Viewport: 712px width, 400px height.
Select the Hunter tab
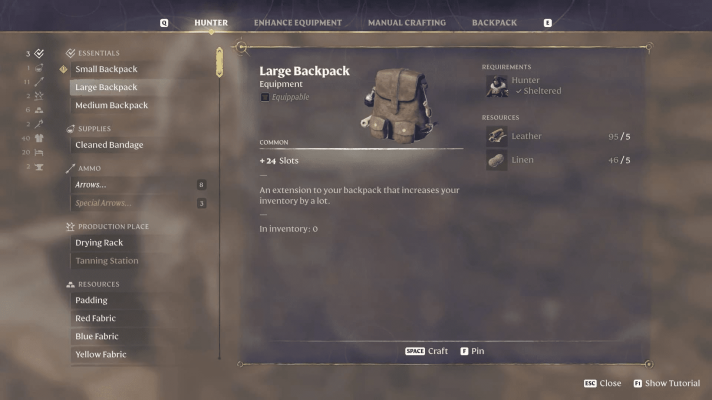[211, 22]
